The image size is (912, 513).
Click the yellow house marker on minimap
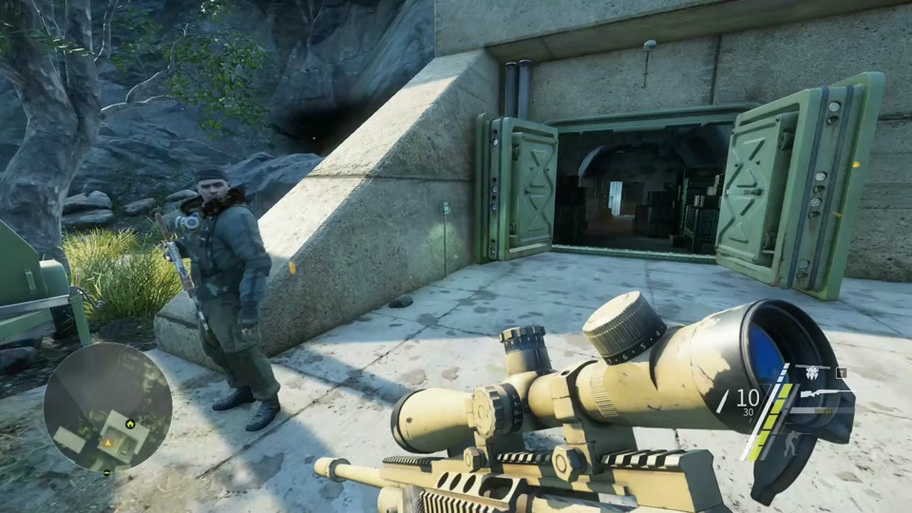click(x=130, y=423)
